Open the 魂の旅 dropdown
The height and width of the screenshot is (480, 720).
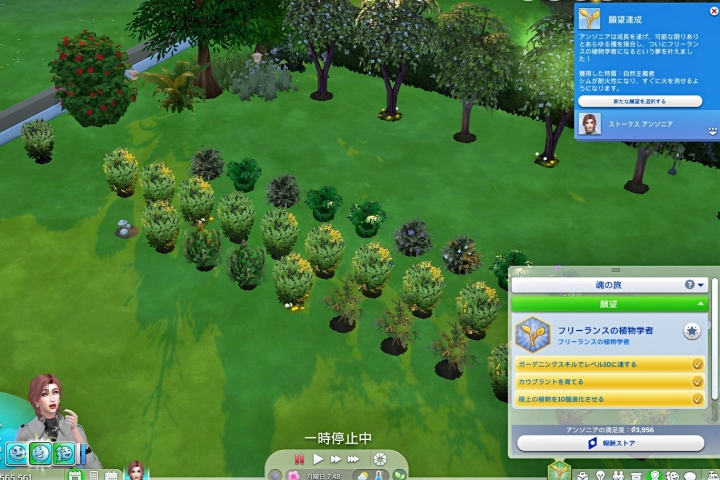701,285
